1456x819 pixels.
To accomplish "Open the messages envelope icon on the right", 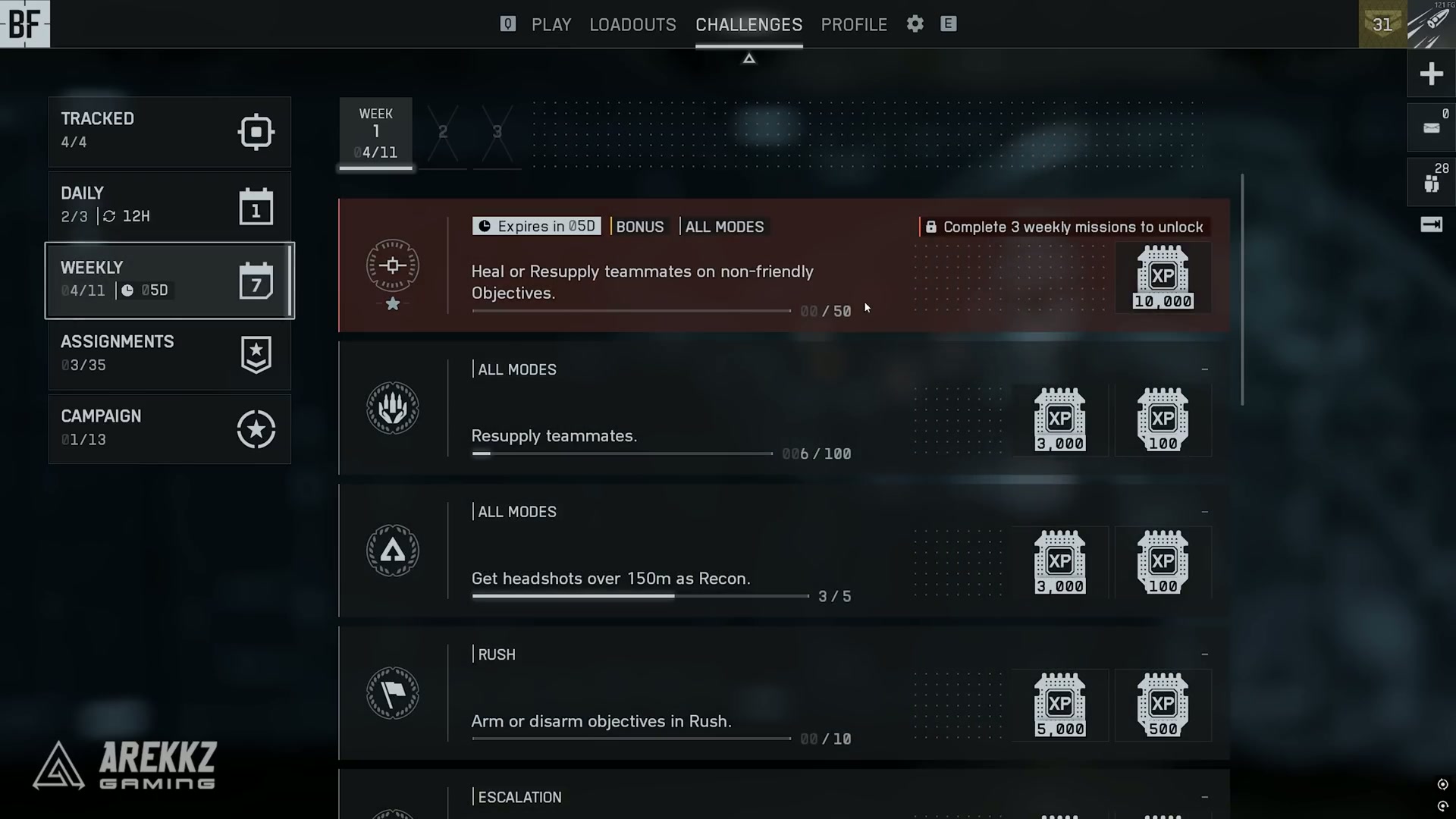I will [x=1430, y=127].
